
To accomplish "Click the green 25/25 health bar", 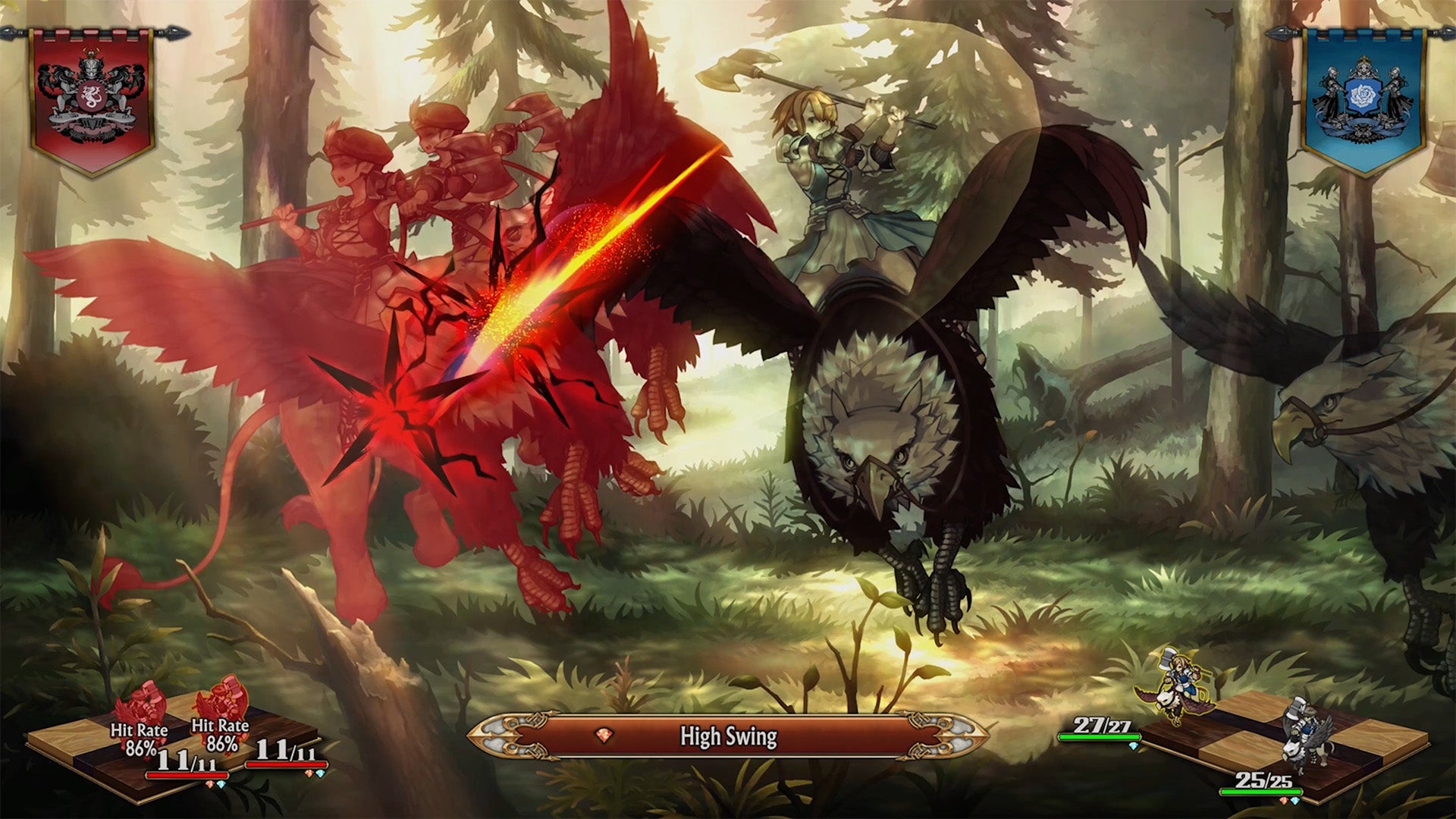I will coord(1261,792).
